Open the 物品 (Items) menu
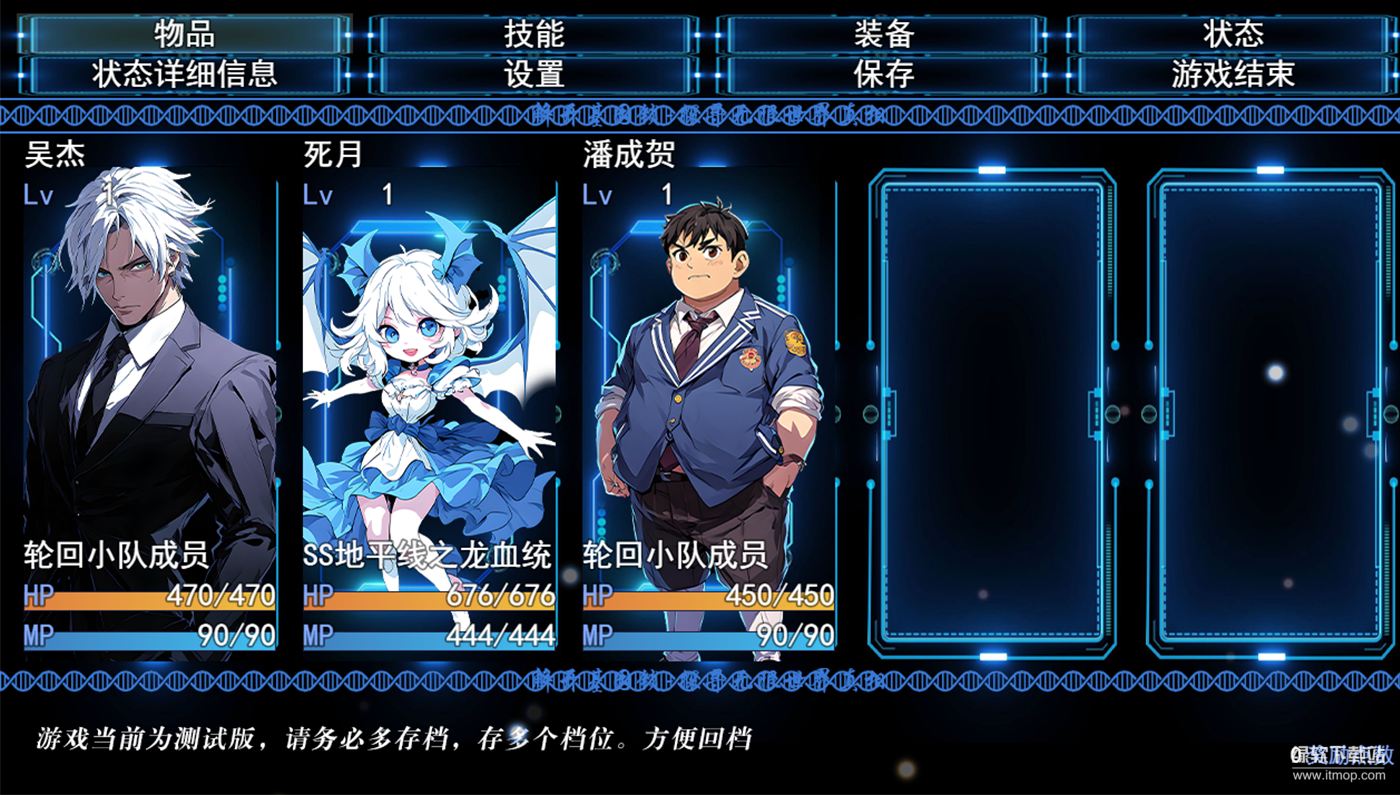Image resolution: width=1400 pixels, height=795 pixels. 184,34
